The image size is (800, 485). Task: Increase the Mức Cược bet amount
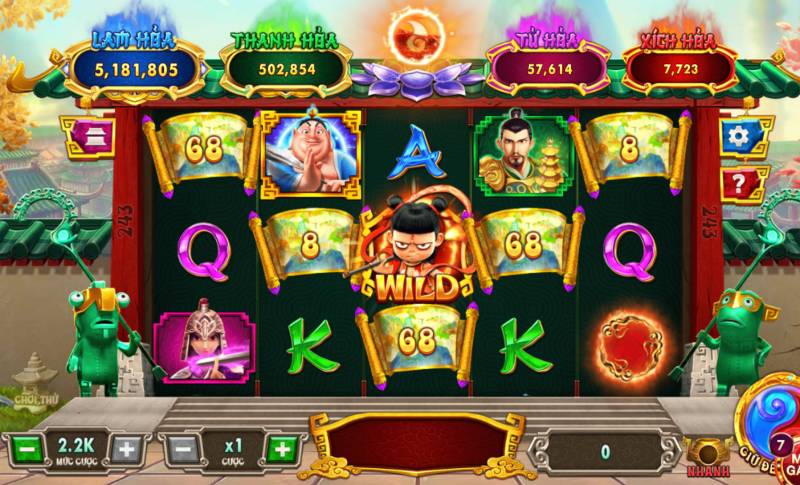click(125, 449)
